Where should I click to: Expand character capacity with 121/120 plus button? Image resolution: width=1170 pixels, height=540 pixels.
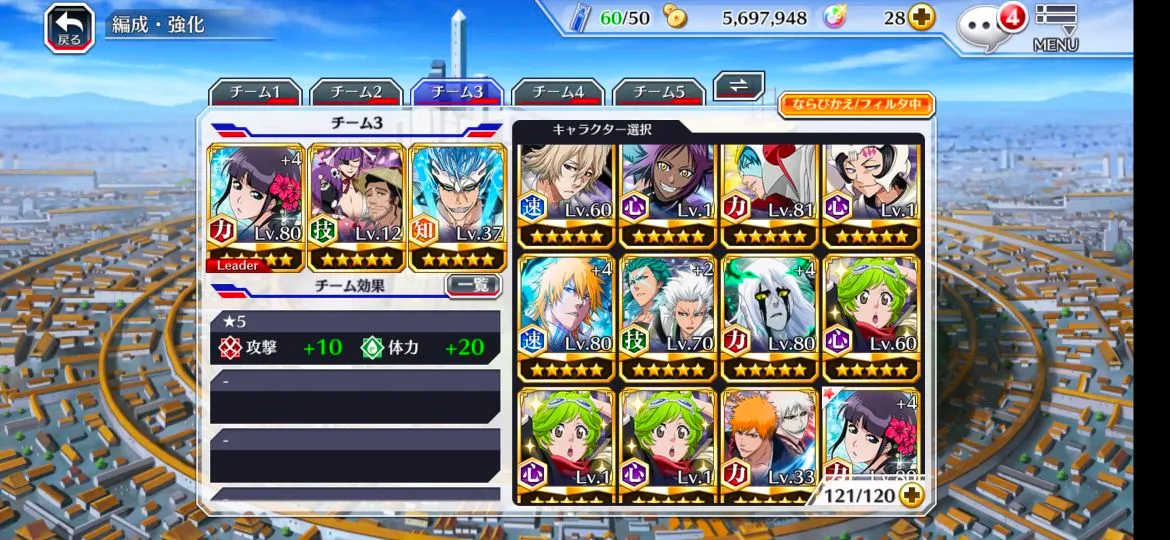coord(910,494)
